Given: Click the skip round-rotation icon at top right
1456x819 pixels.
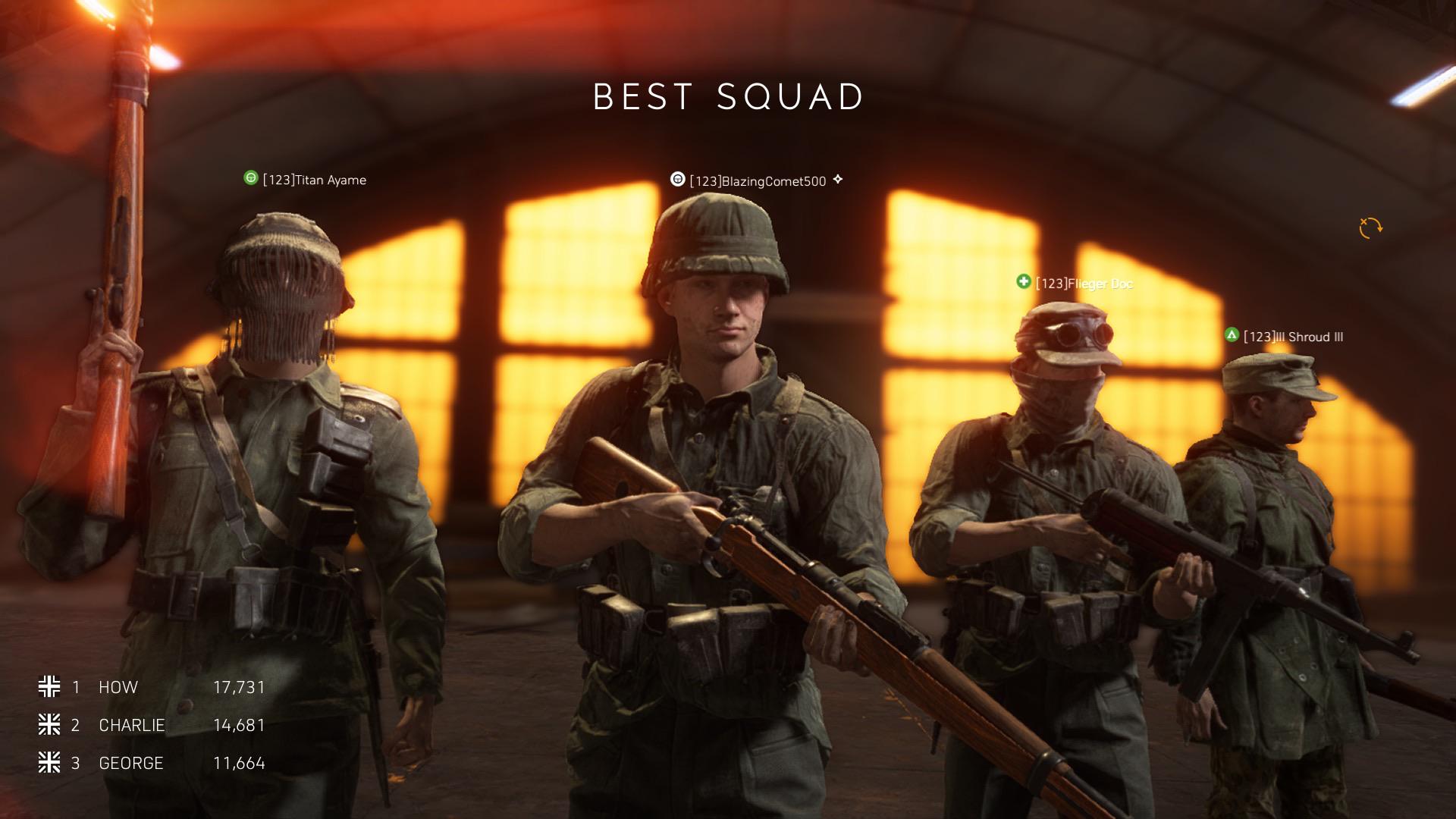Looking at the screenshot, I should coord(1370,227).
